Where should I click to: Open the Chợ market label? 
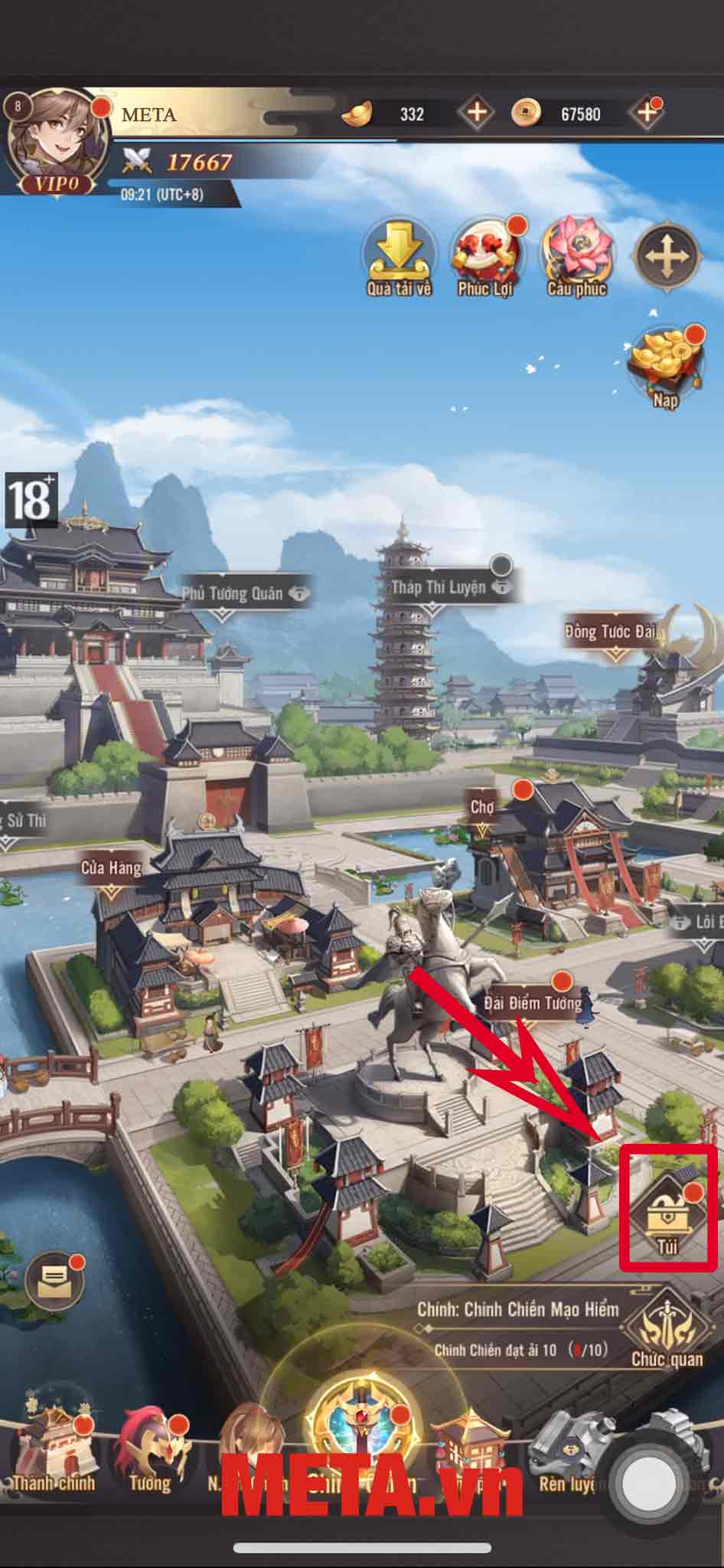482,808
